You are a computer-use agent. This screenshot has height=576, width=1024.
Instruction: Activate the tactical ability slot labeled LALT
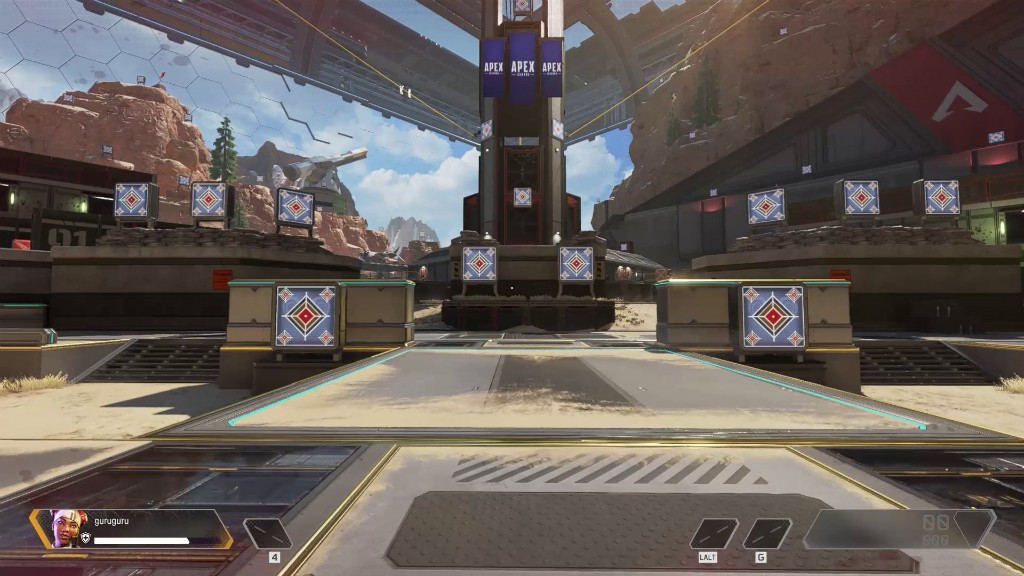point(714,533)
